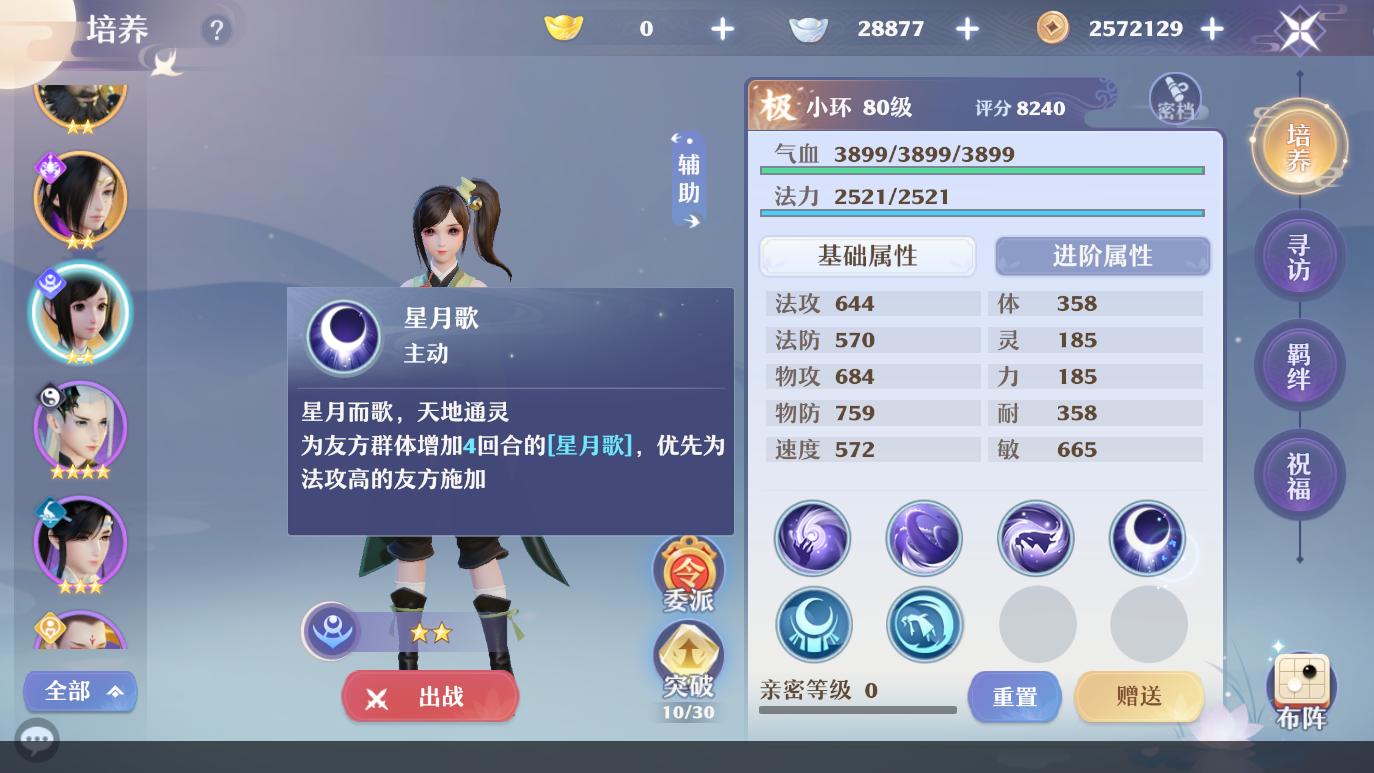Select the dragon-shaped skill icon
The image size is (1374, 773).
tap(1036, 538)
